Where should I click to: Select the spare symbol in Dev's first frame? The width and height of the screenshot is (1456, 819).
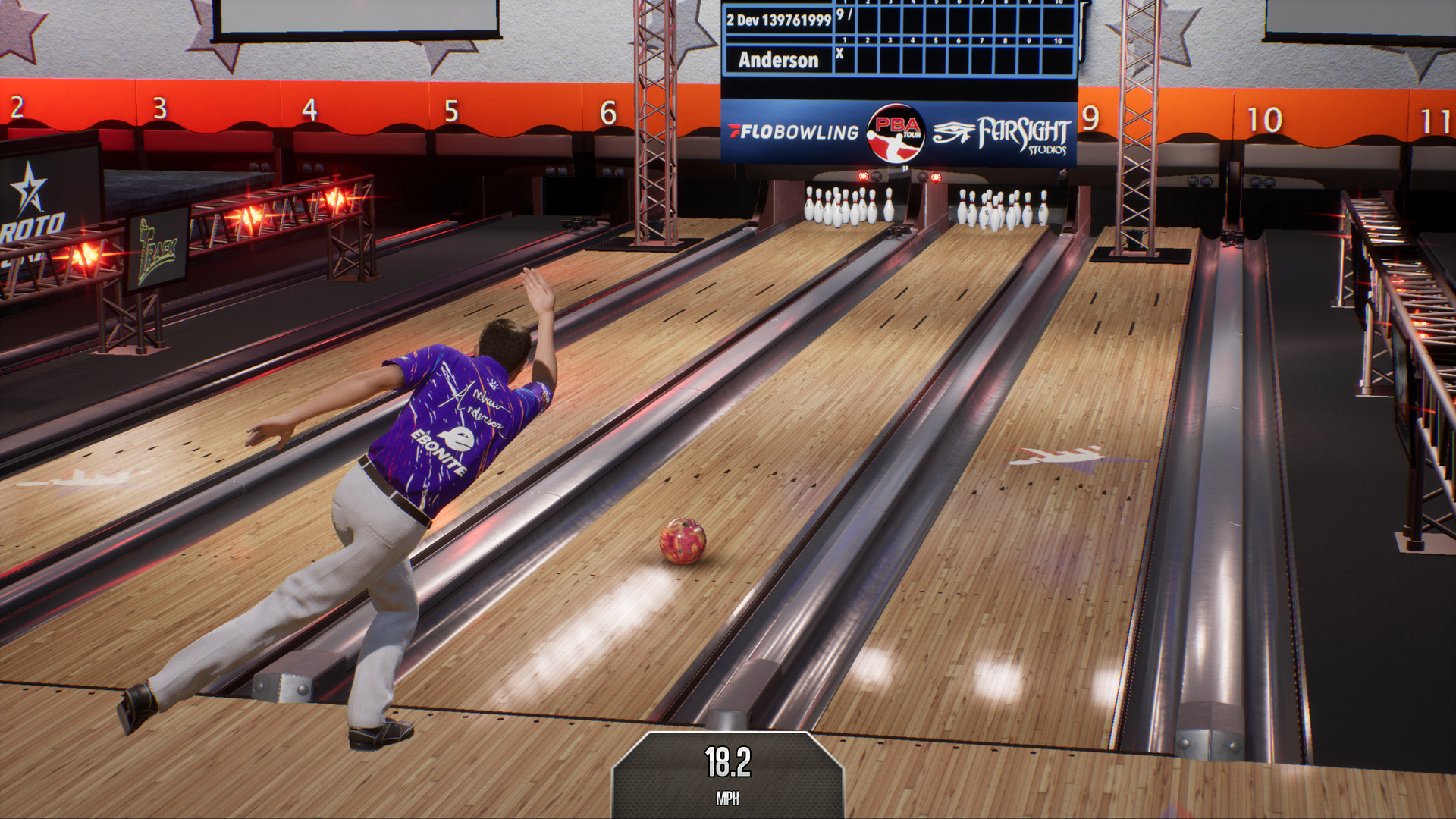point(850,15)
